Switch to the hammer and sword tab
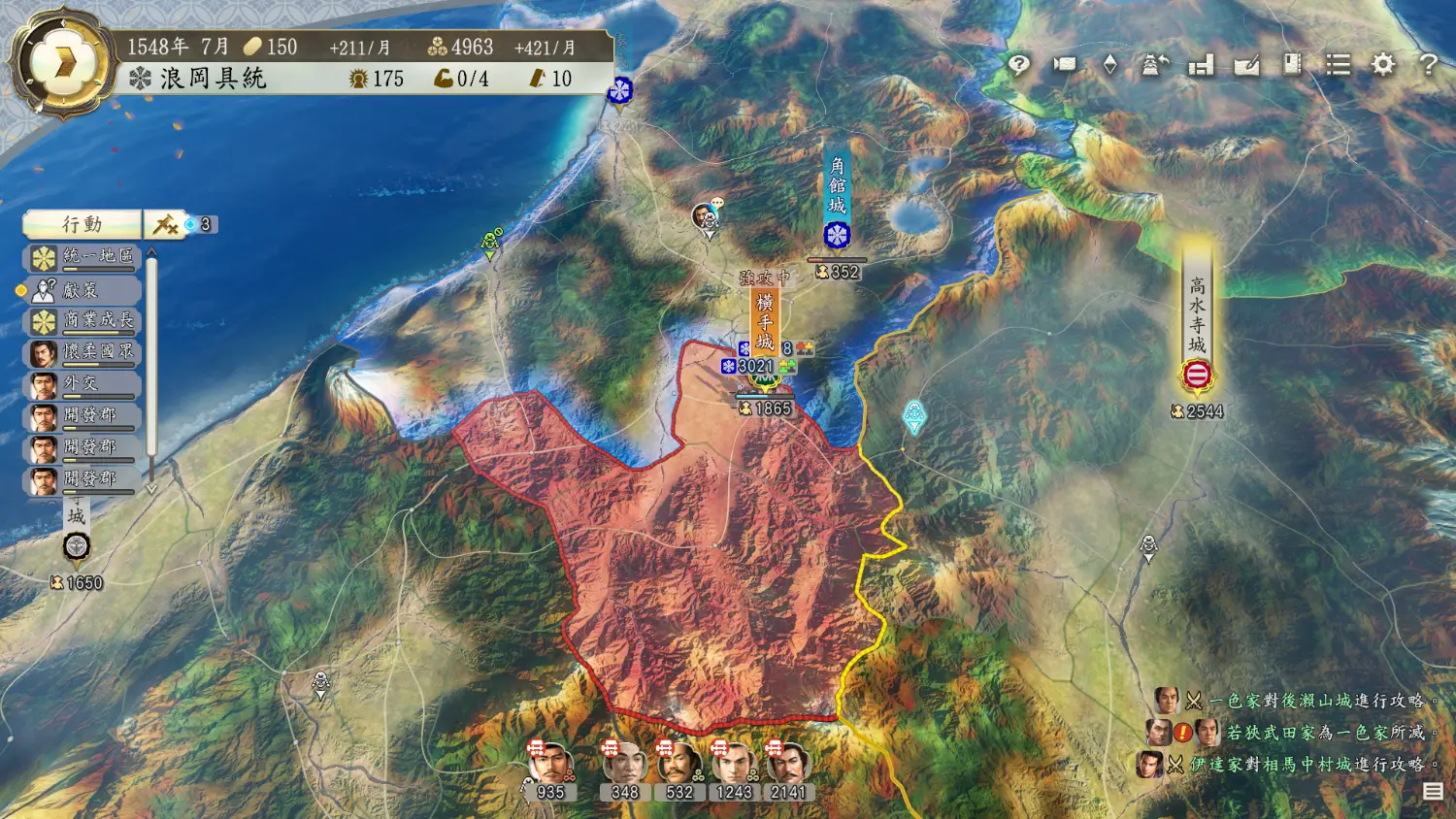The height and width of the screenshot is (819, 1456). click(x=165, y=224)
